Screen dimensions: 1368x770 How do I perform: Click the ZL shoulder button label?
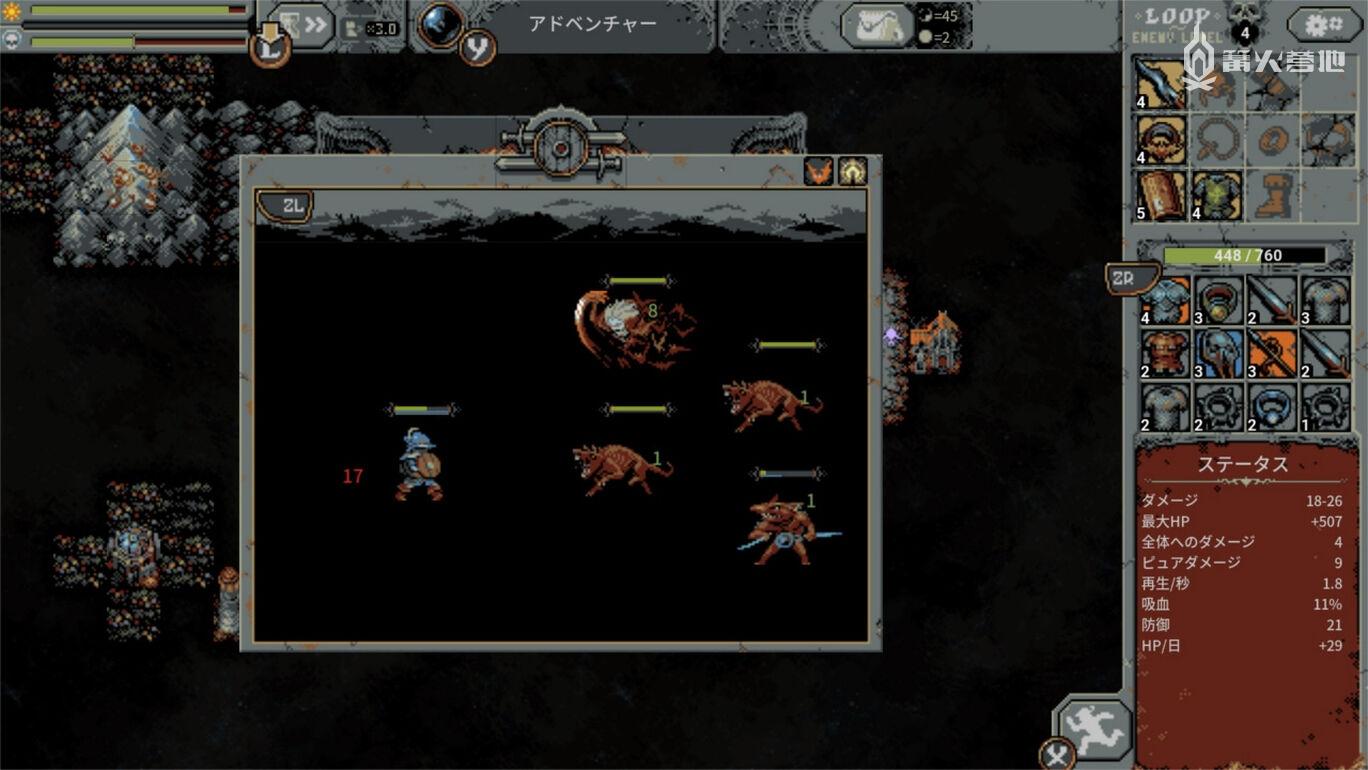click(x=286, y=207)
